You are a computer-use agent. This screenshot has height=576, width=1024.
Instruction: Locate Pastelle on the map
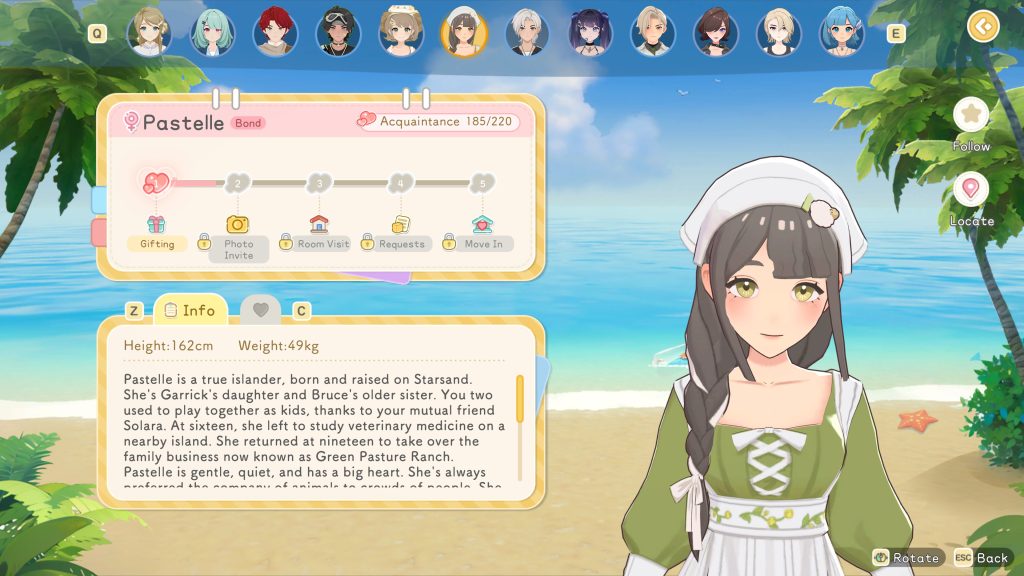(x=970, y=189)
